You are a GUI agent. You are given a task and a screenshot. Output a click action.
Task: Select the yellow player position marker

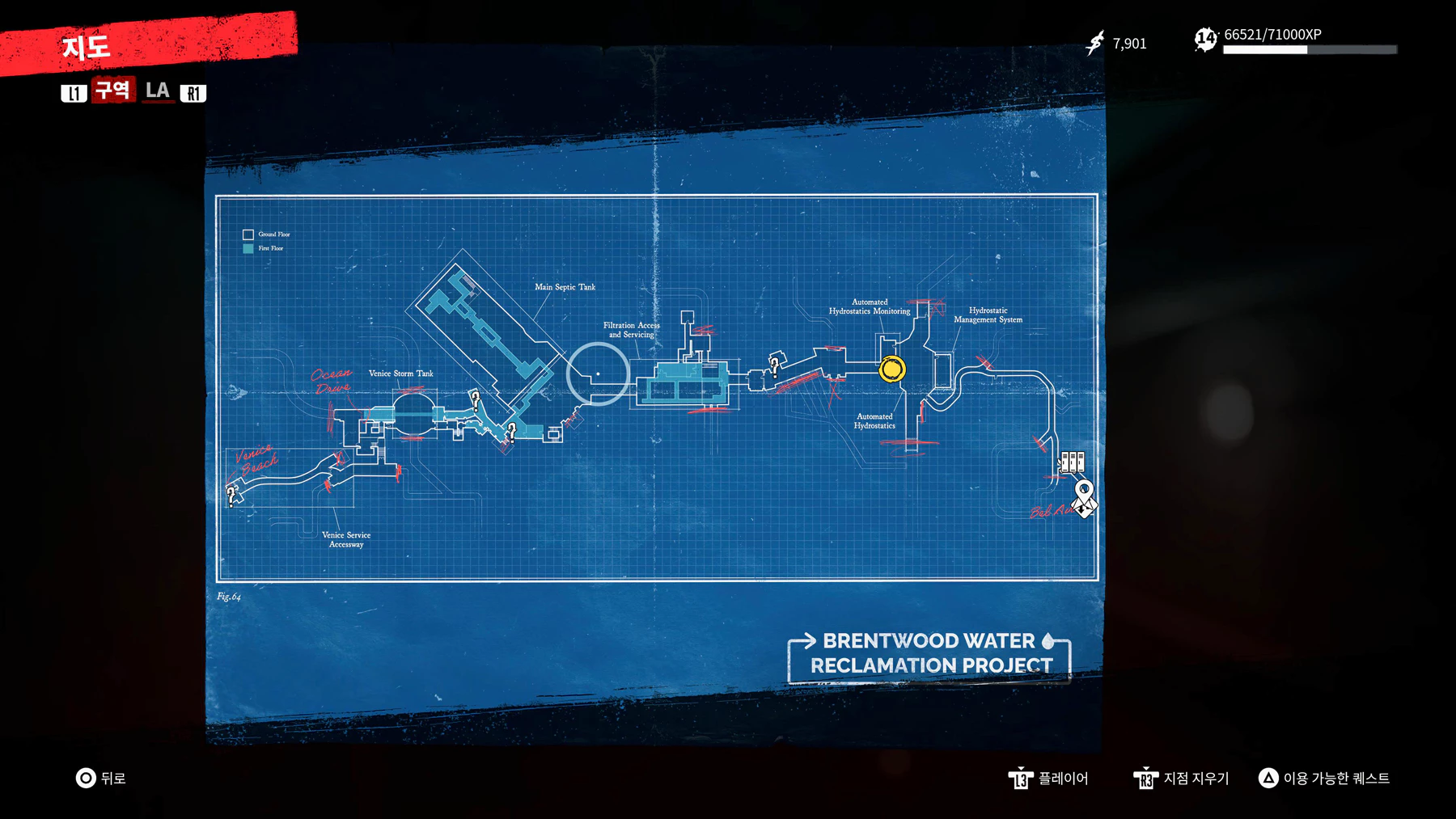[892, 369]
